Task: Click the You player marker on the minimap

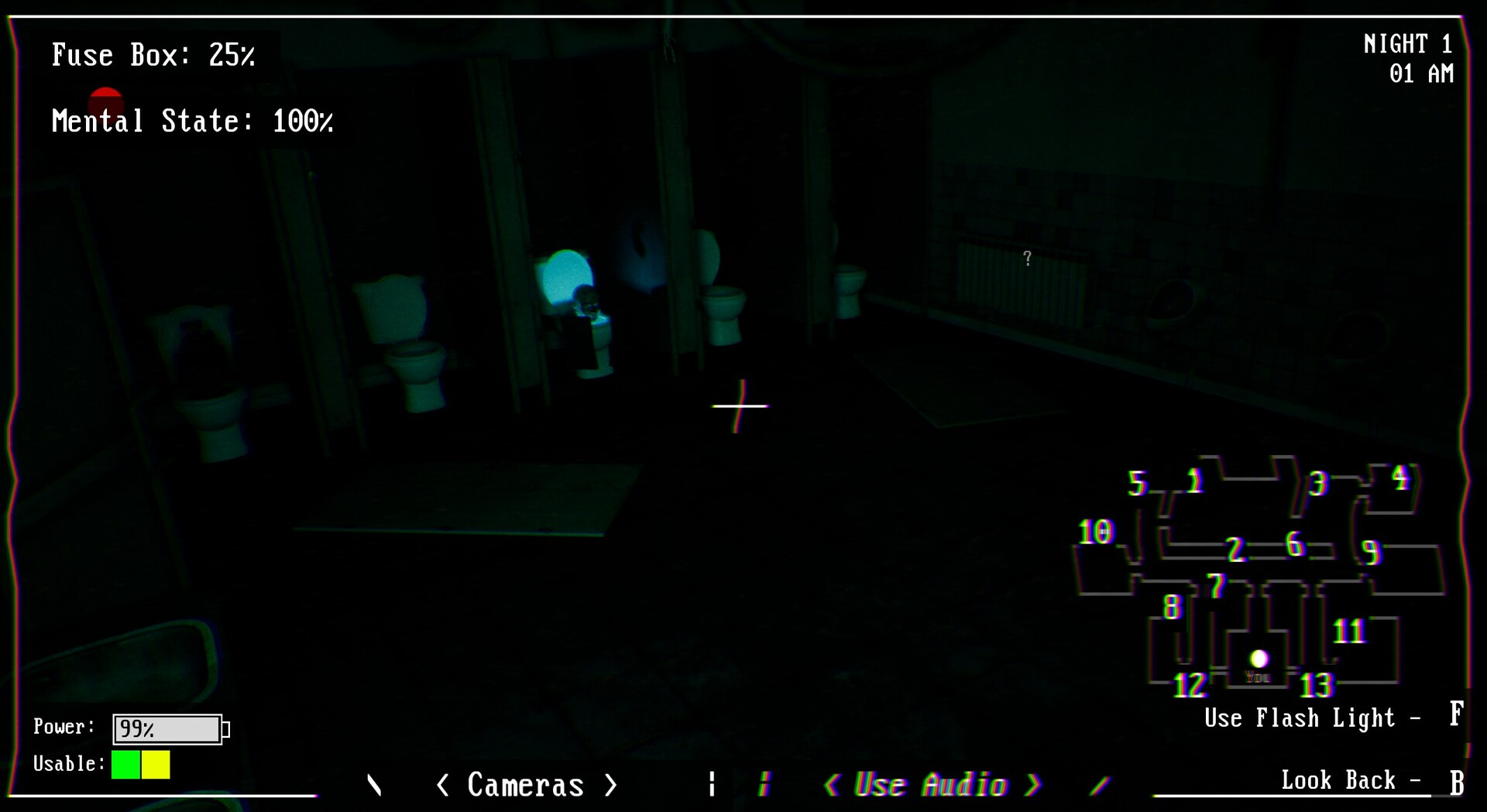Action: tap(1261, 659)
